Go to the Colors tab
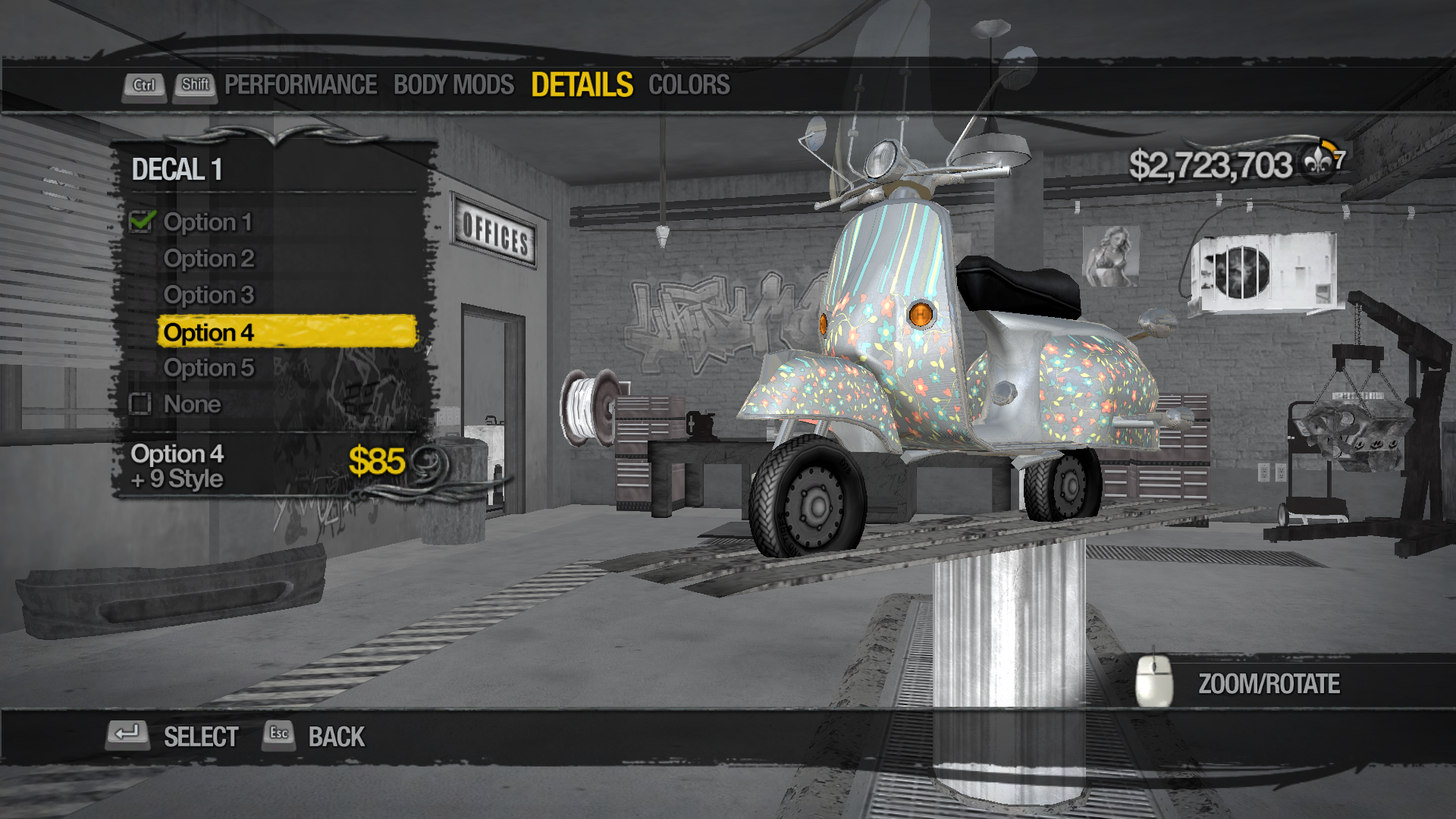This screenshot has width=1456, height=819. point(689,85)
